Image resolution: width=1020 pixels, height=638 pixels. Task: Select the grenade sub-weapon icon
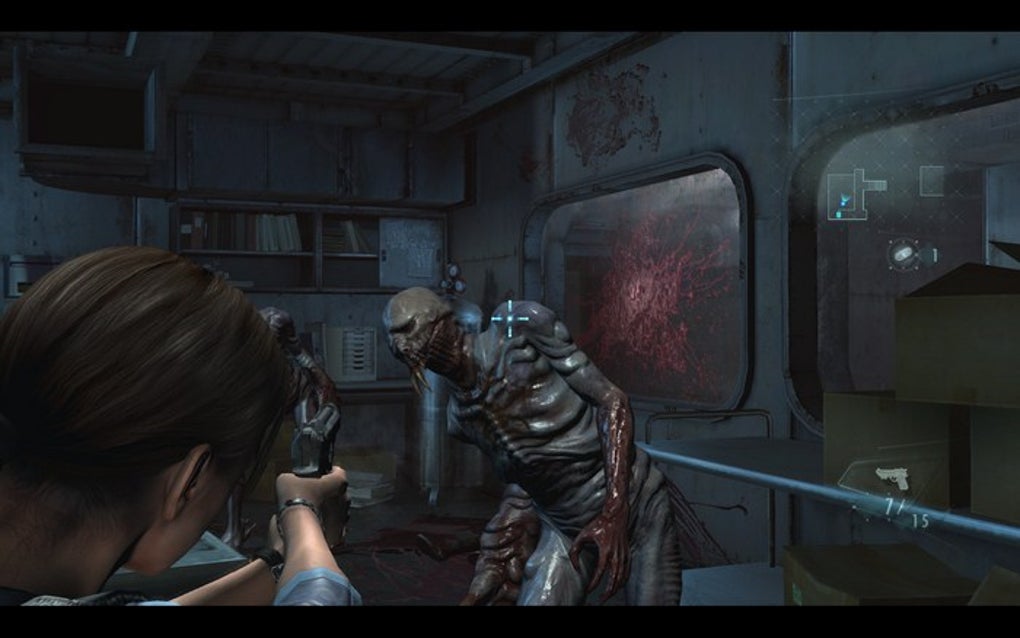903,254
